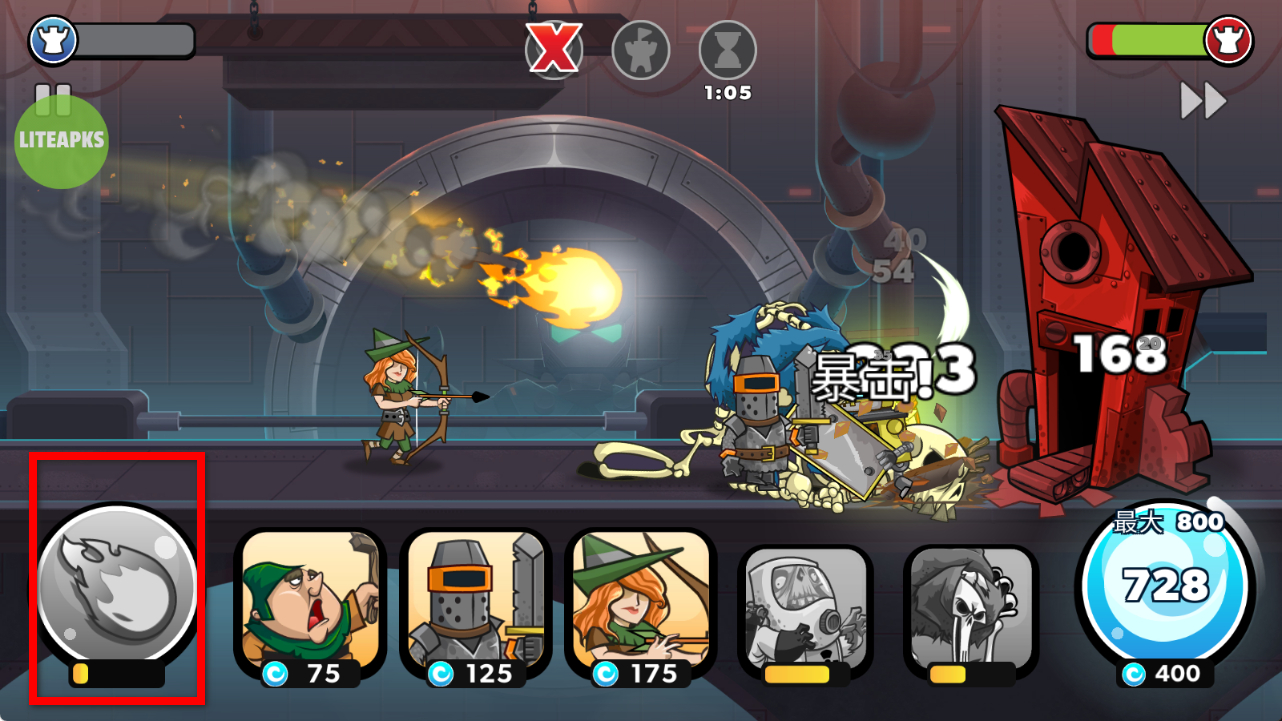Pause the battle
This screenshot has width=1282, height=721.
[53, 97]
